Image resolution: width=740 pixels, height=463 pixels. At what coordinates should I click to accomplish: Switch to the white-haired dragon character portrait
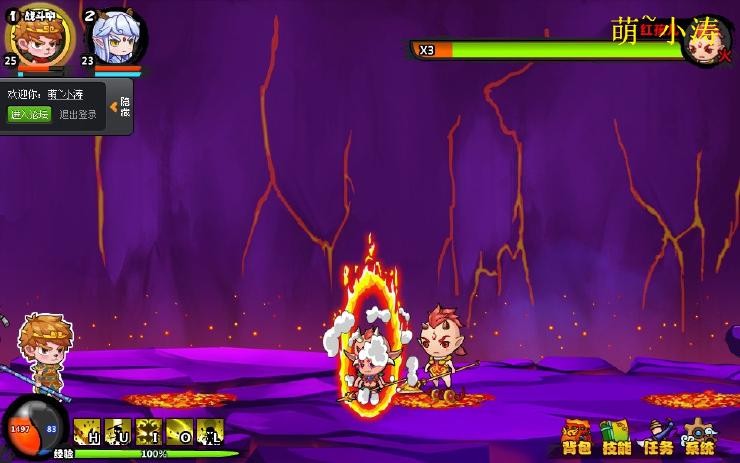click(x=115, y=39)
